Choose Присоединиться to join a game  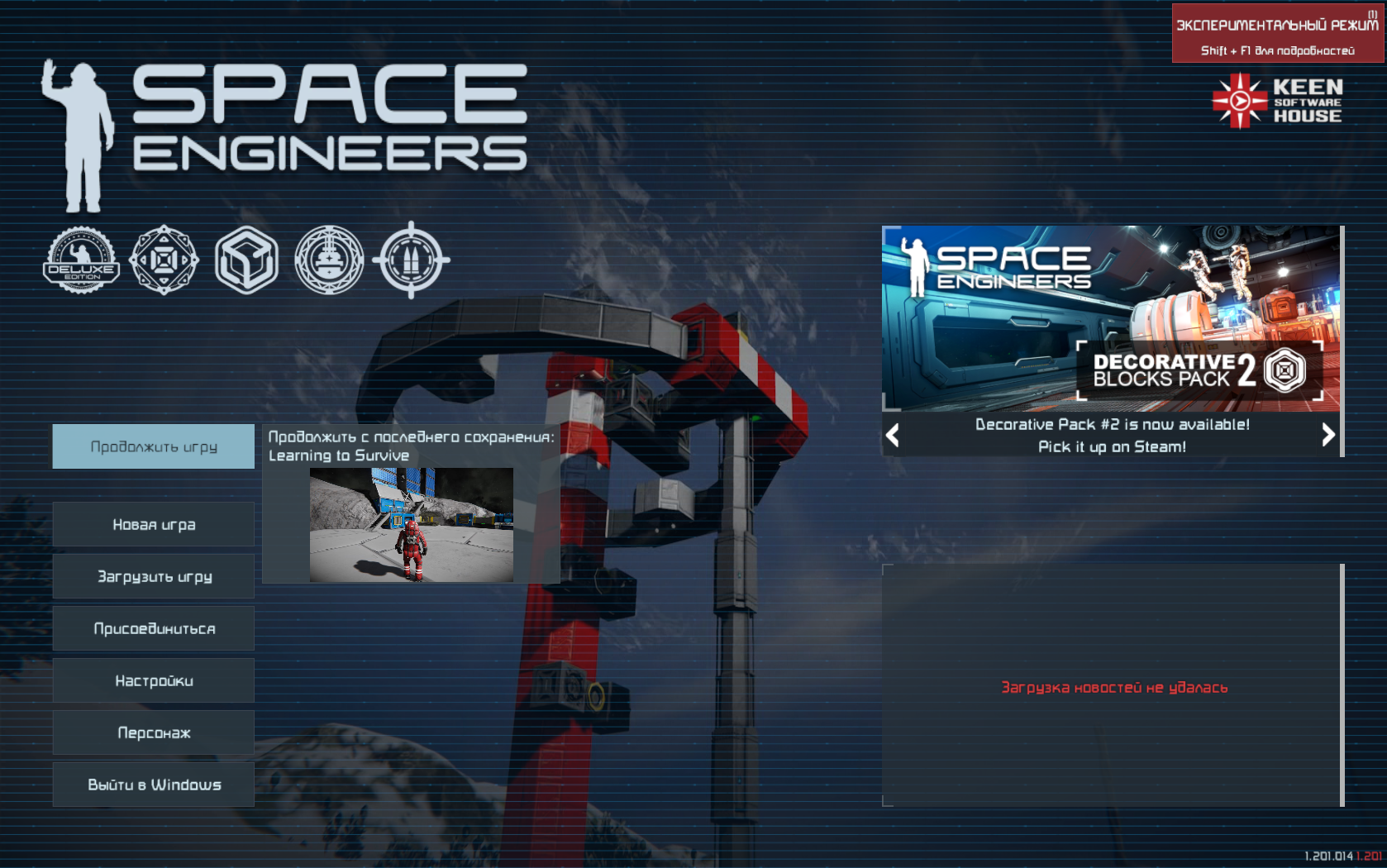(154, 628)
